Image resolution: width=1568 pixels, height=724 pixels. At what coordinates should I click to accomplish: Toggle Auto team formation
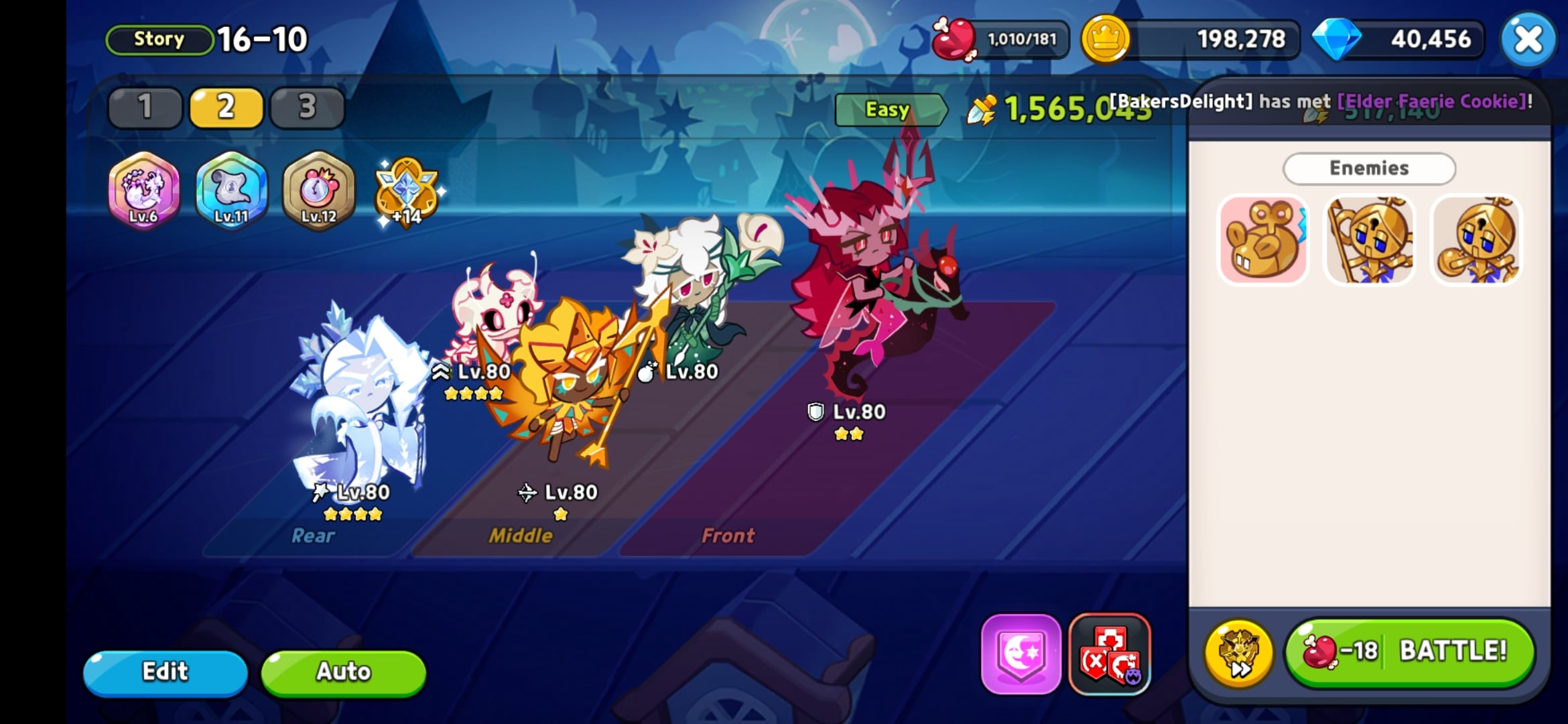tap(342, 671)
